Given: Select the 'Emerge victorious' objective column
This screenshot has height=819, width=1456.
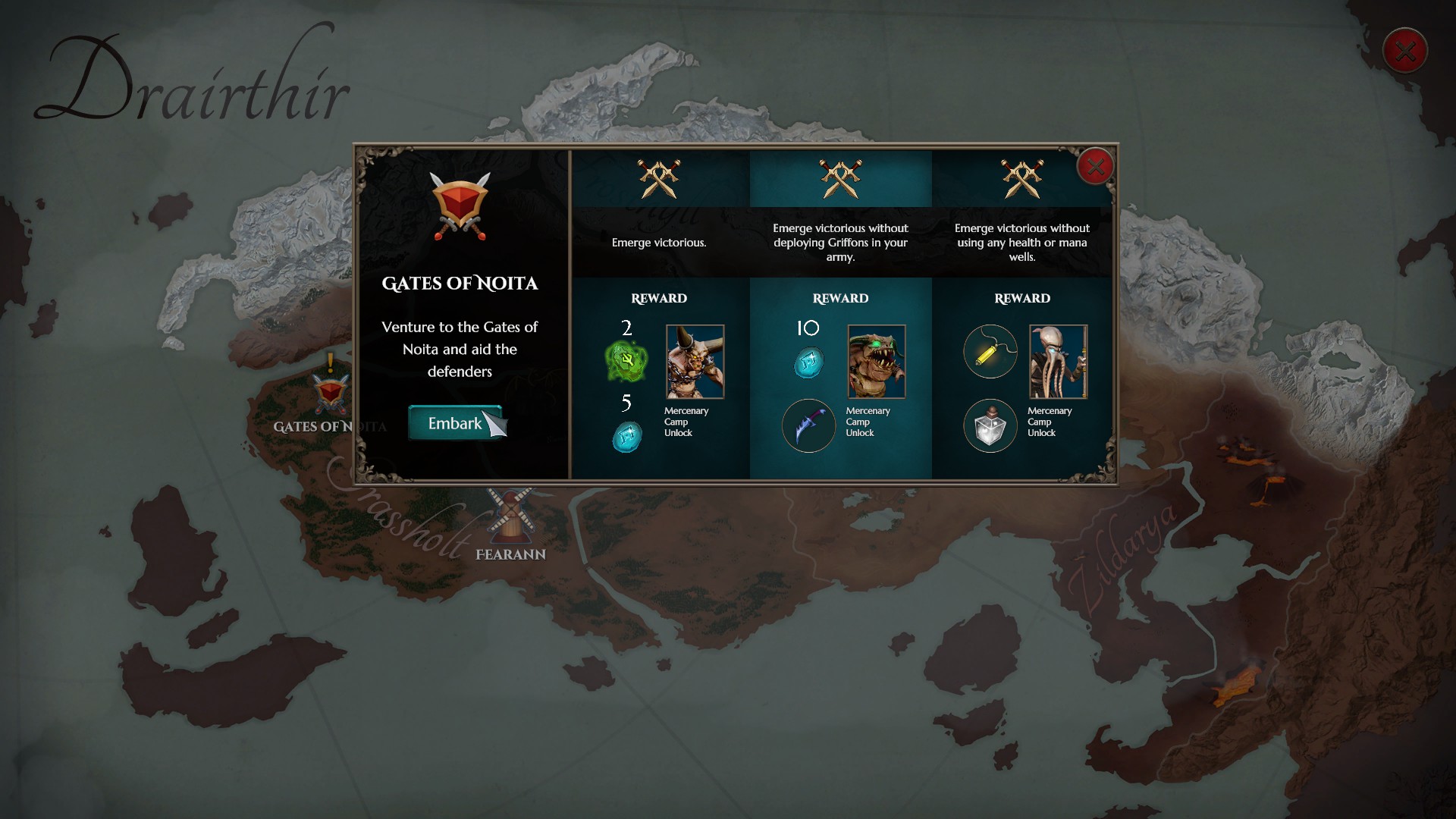Looking at the screenshot, I should tap(659, 242).
